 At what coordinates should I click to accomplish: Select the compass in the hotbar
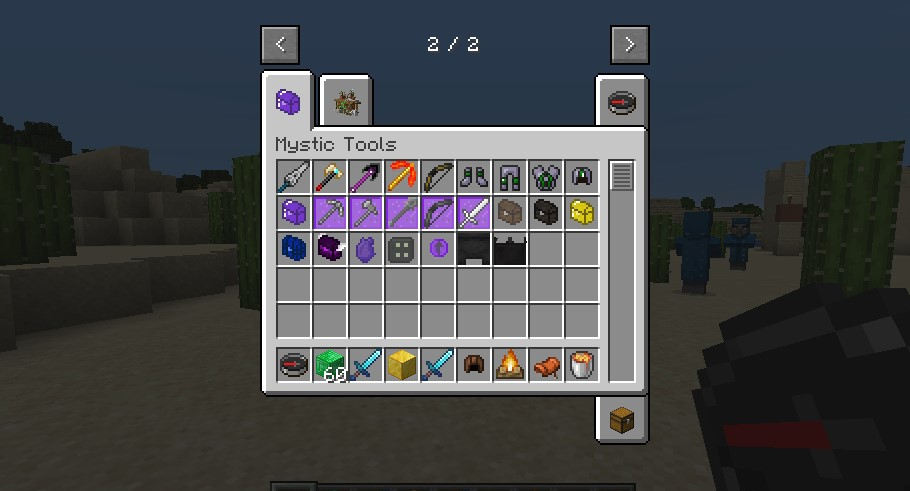294,366
